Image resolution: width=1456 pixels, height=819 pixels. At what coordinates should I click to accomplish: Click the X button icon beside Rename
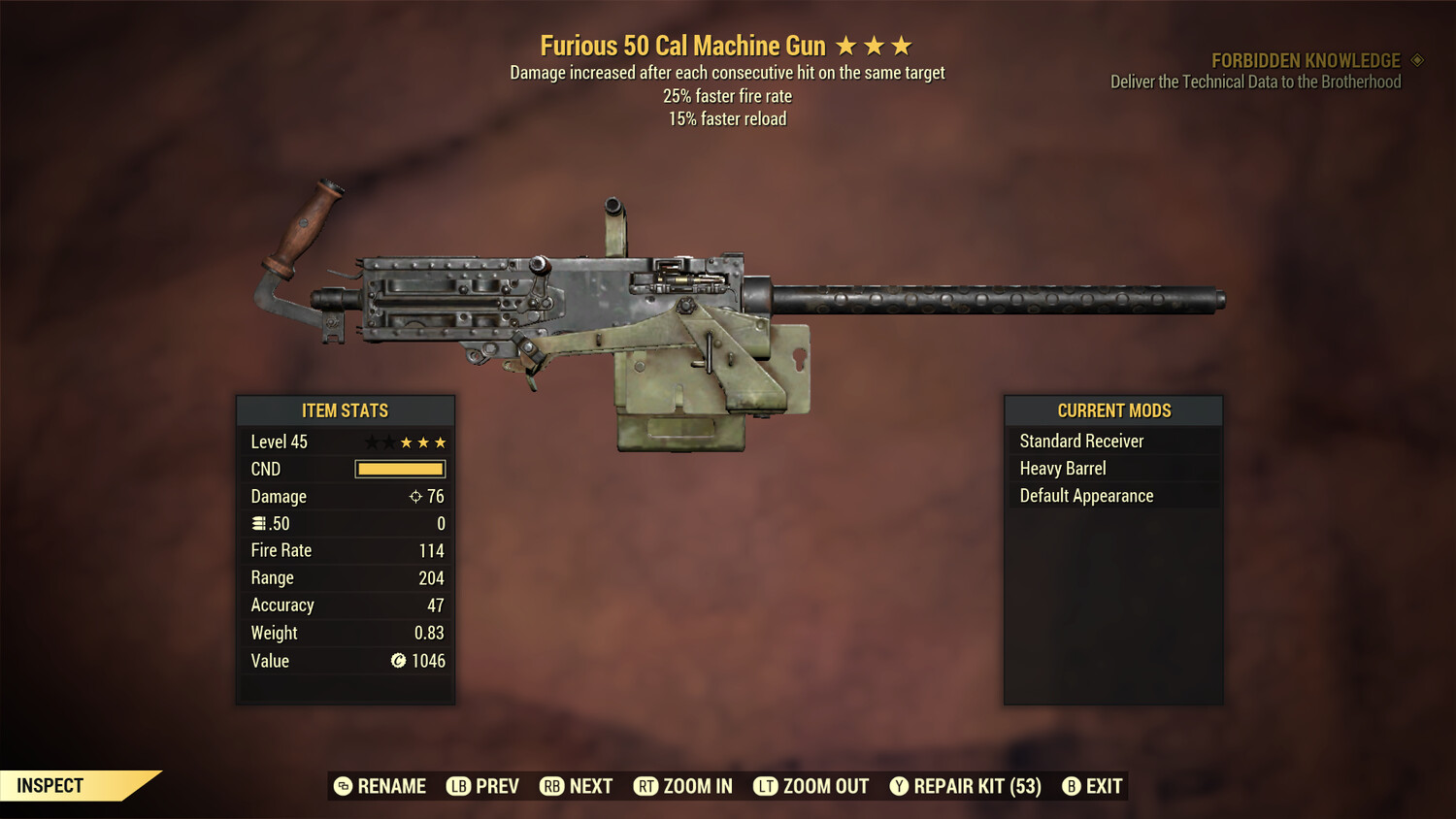point(342,786)
